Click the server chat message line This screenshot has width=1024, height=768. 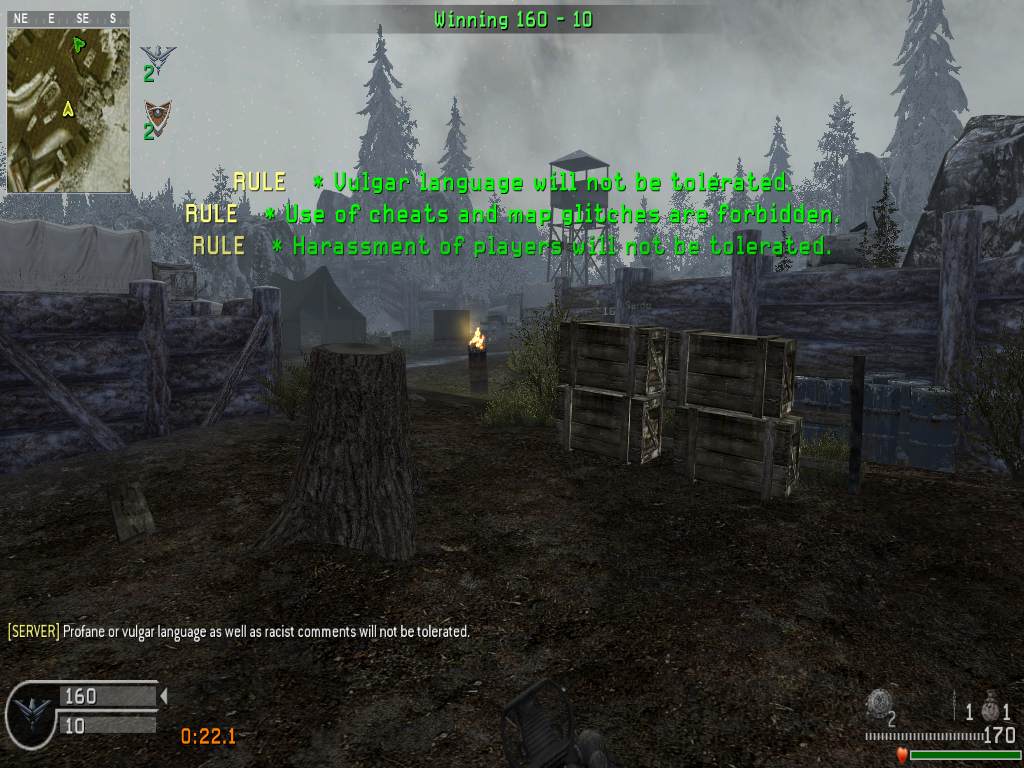click(x=239, y=632)
